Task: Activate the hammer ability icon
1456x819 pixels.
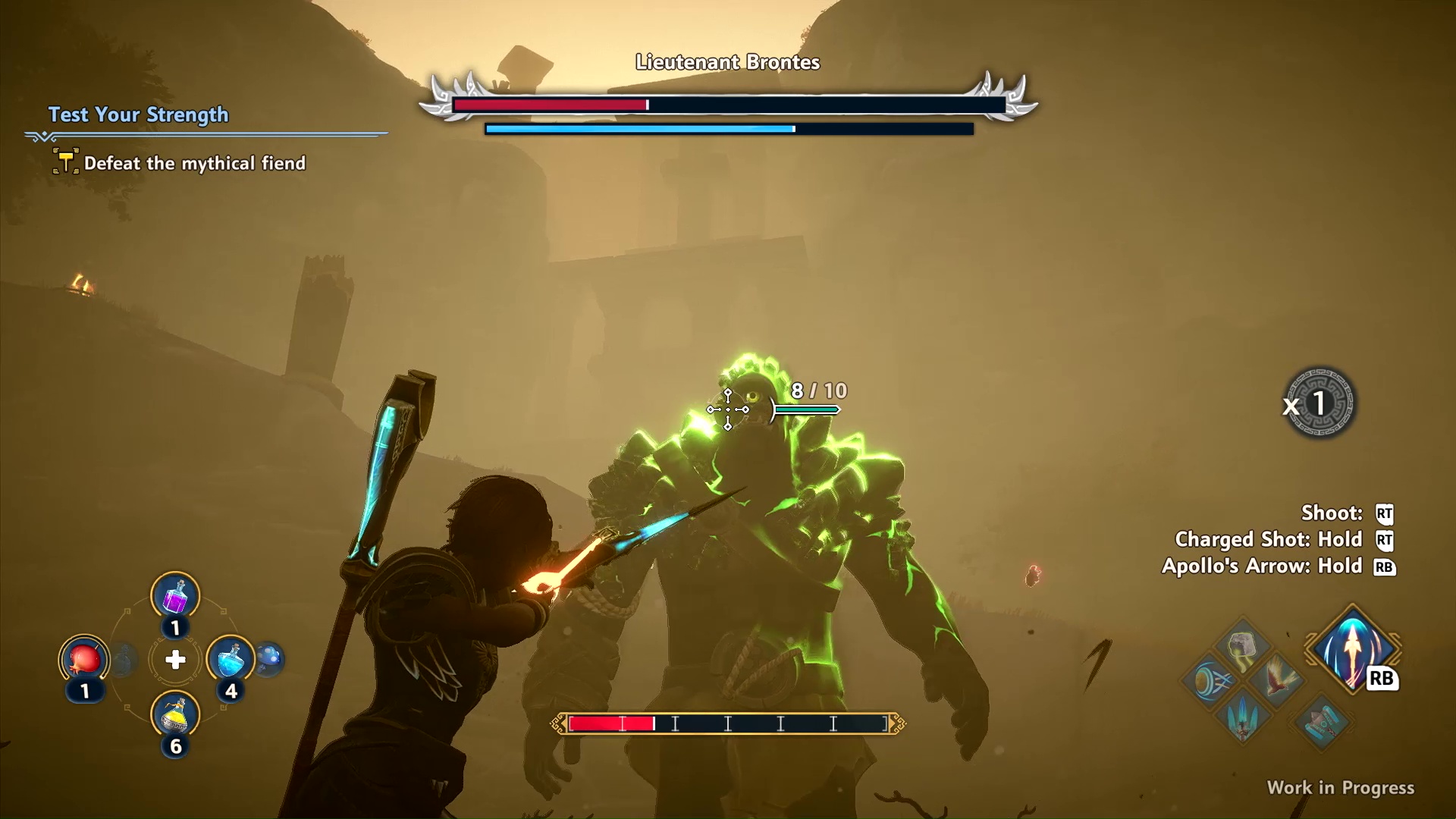Action: (x=1322, y=721)
